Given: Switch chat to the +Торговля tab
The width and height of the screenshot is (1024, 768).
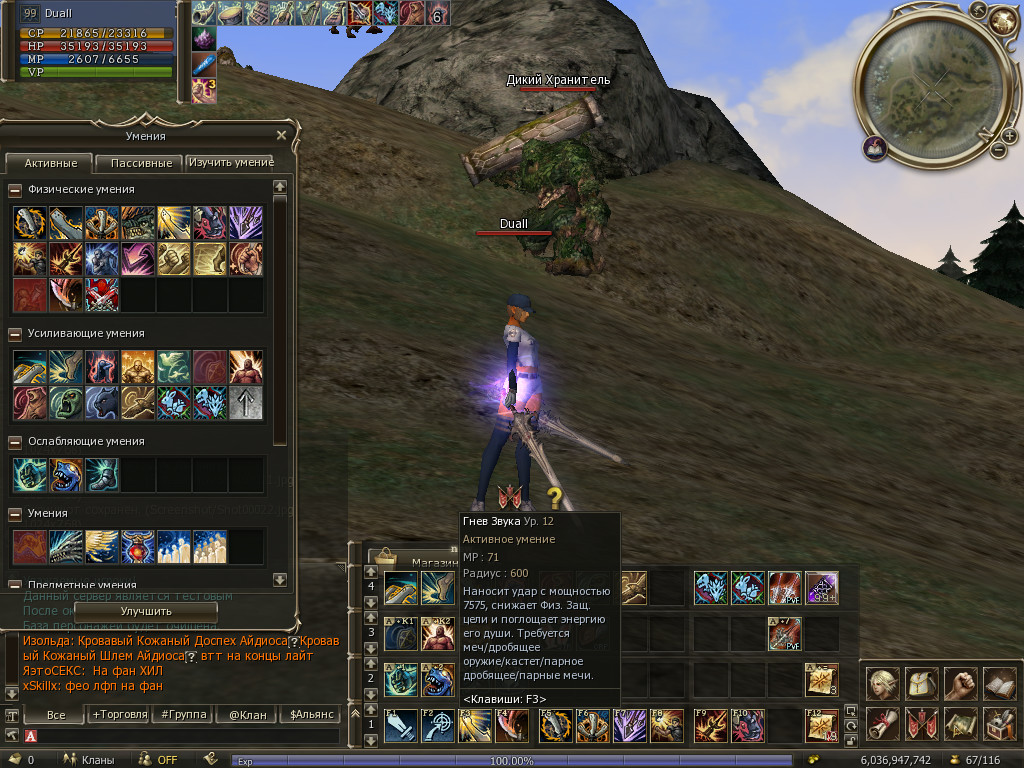Looking at the screenshot, I should [x=119, y=714].
